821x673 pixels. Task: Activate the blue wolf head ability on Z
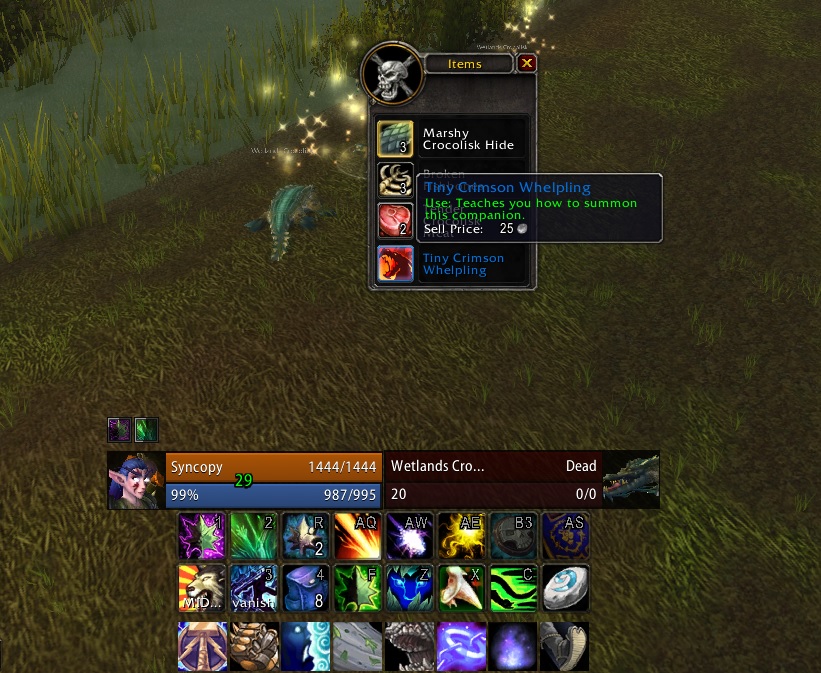click(x=409, y=587)
